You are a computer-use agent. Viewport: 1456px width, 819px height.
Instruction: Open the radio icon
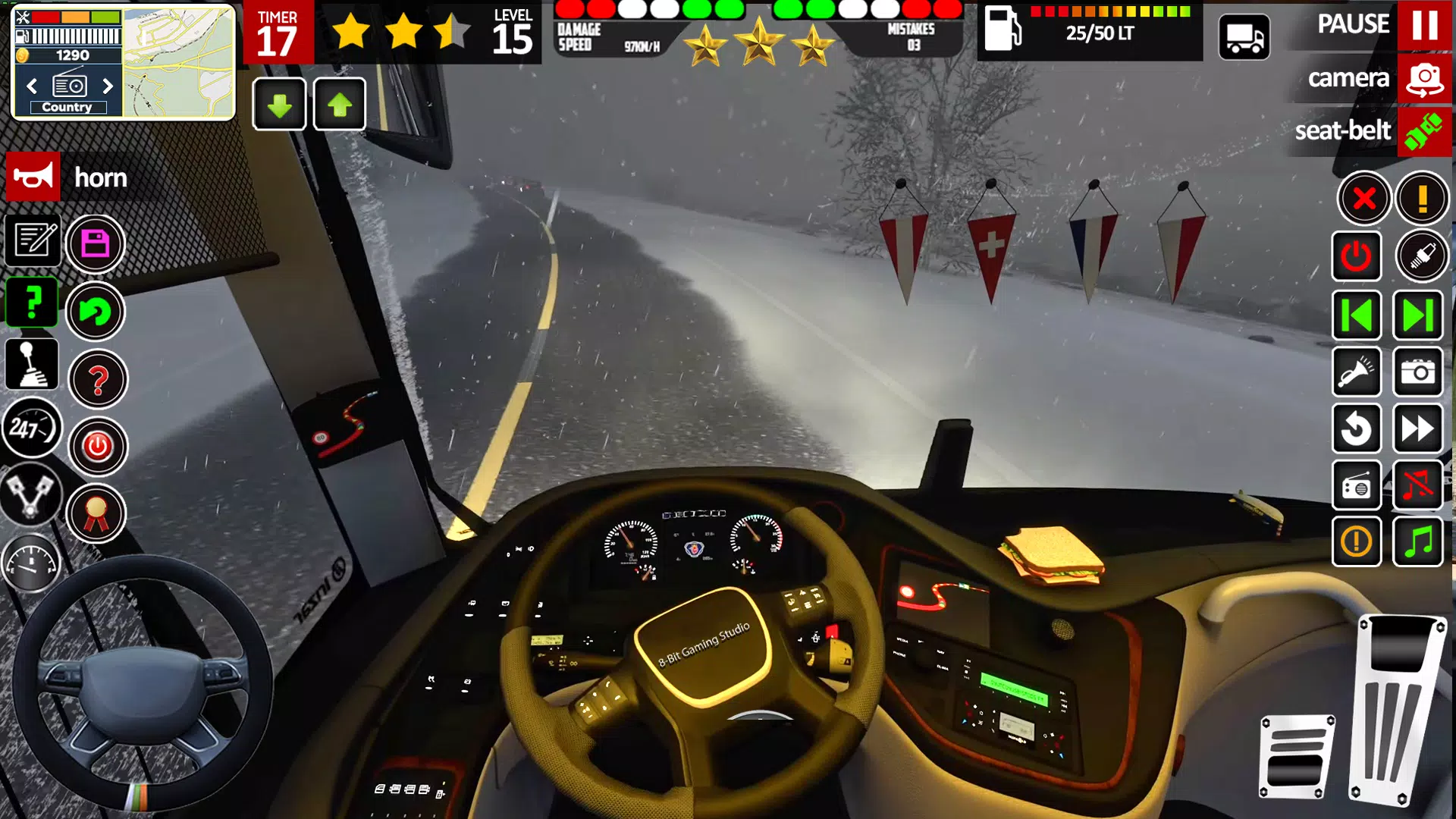pos(1357,486)
